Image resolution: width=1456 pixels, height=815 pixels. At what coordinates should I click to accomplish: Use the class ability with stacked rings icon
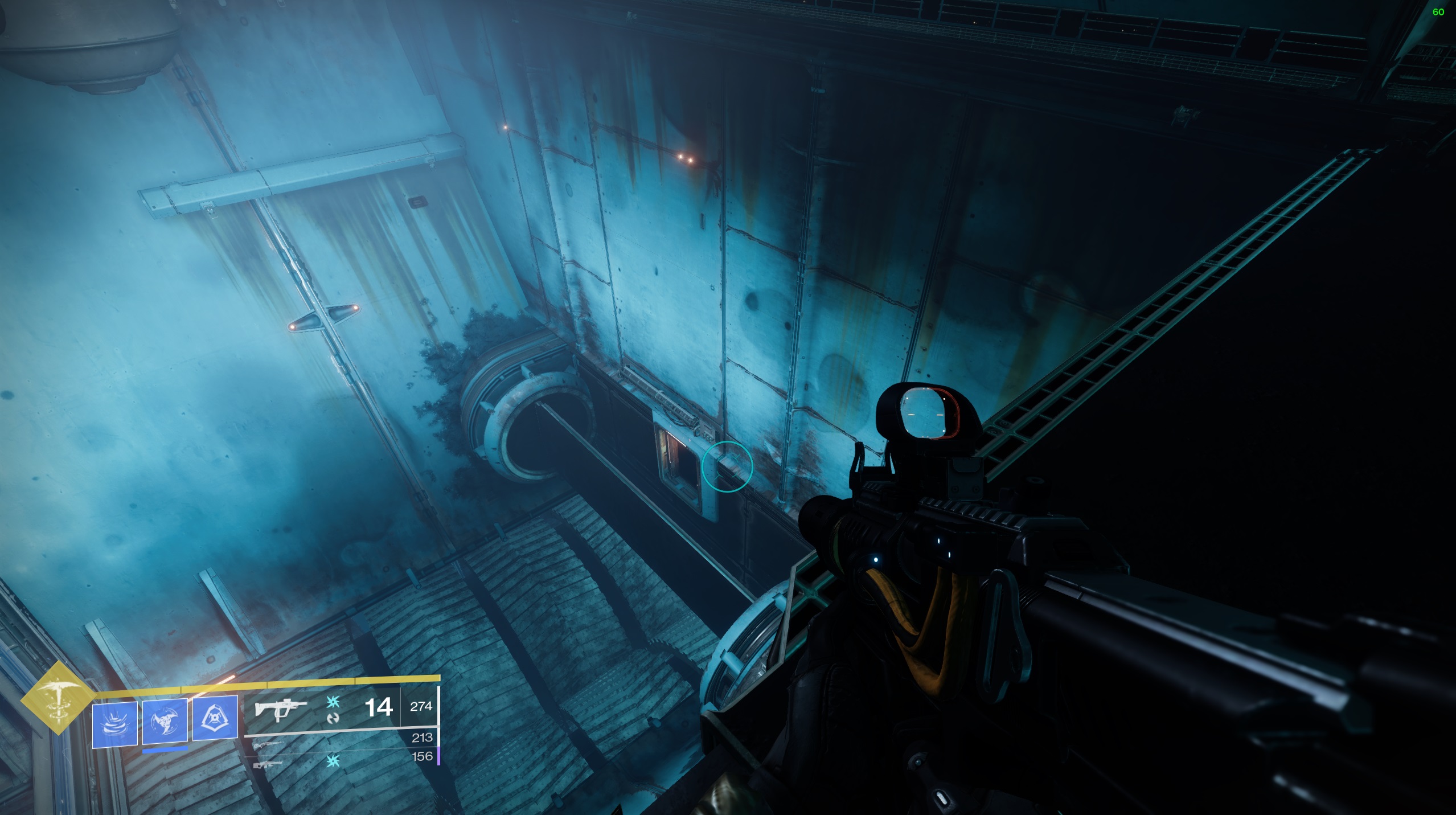pyautogui.click(x=115, y=724)
